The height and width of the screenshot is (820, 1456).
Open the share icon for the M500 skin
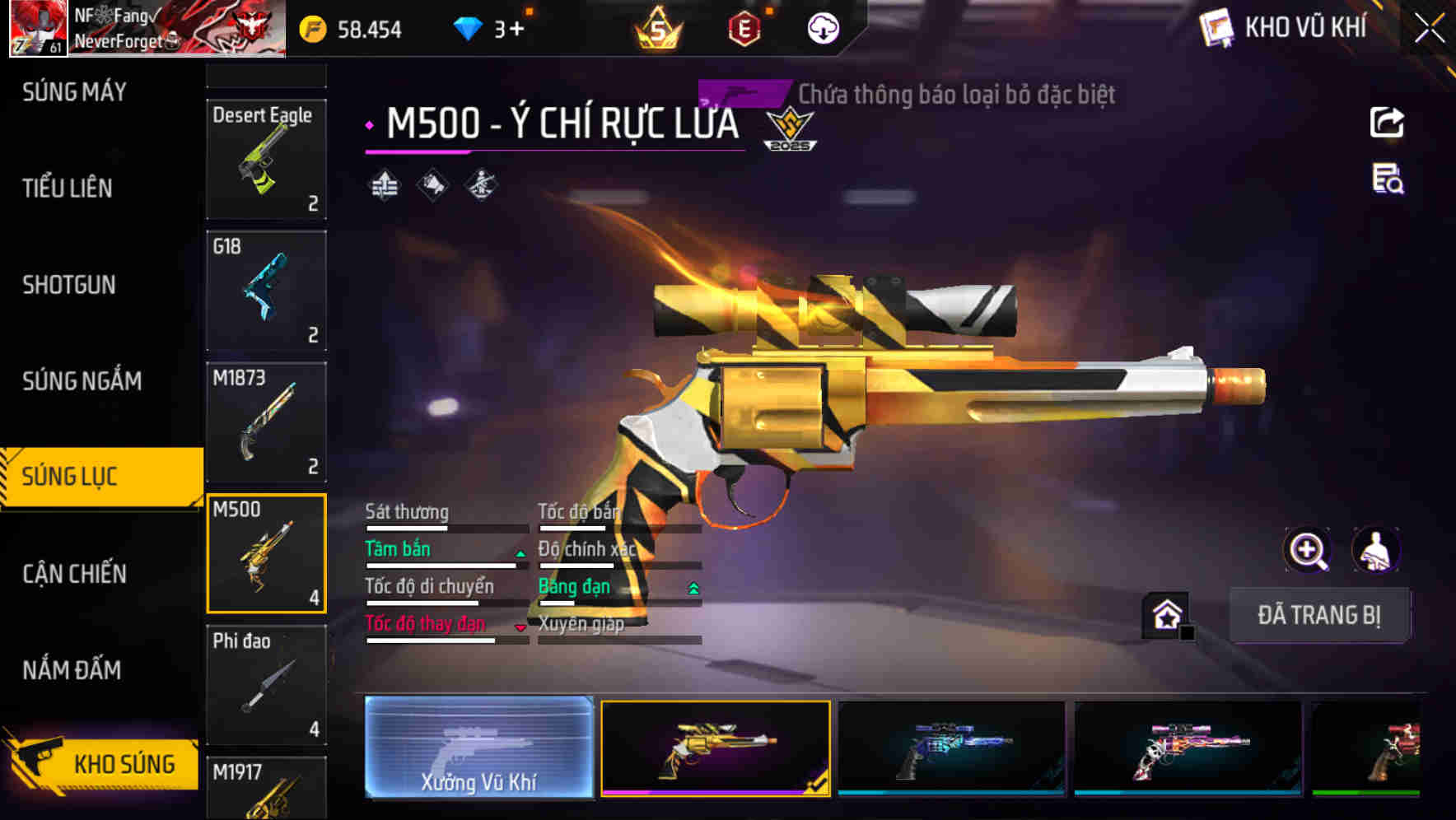pyautogui.click(x=1388, y=122)
